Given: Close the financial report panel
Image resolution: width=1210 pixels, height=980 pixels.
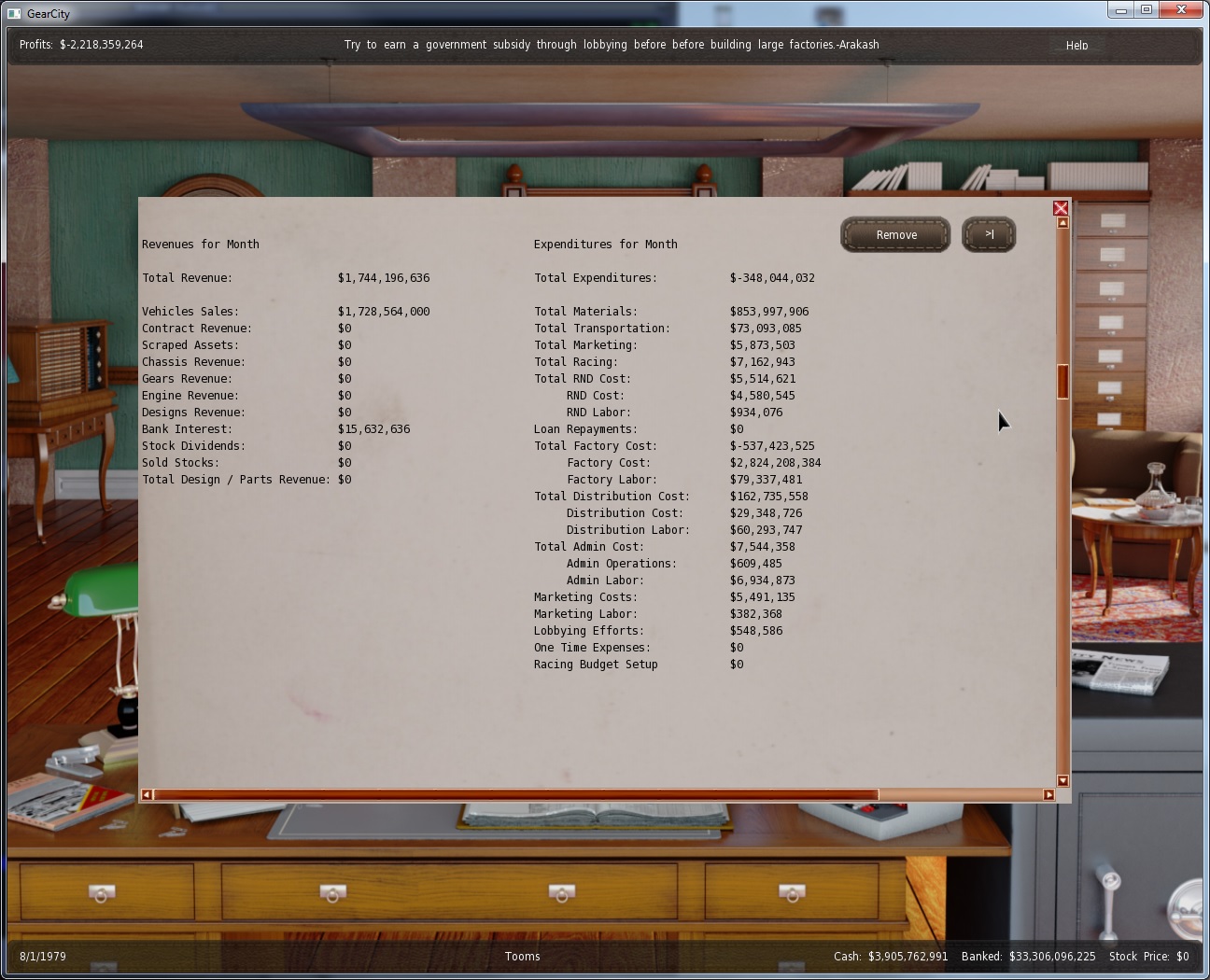Looking at the screenshot, I should [1061, 208].
